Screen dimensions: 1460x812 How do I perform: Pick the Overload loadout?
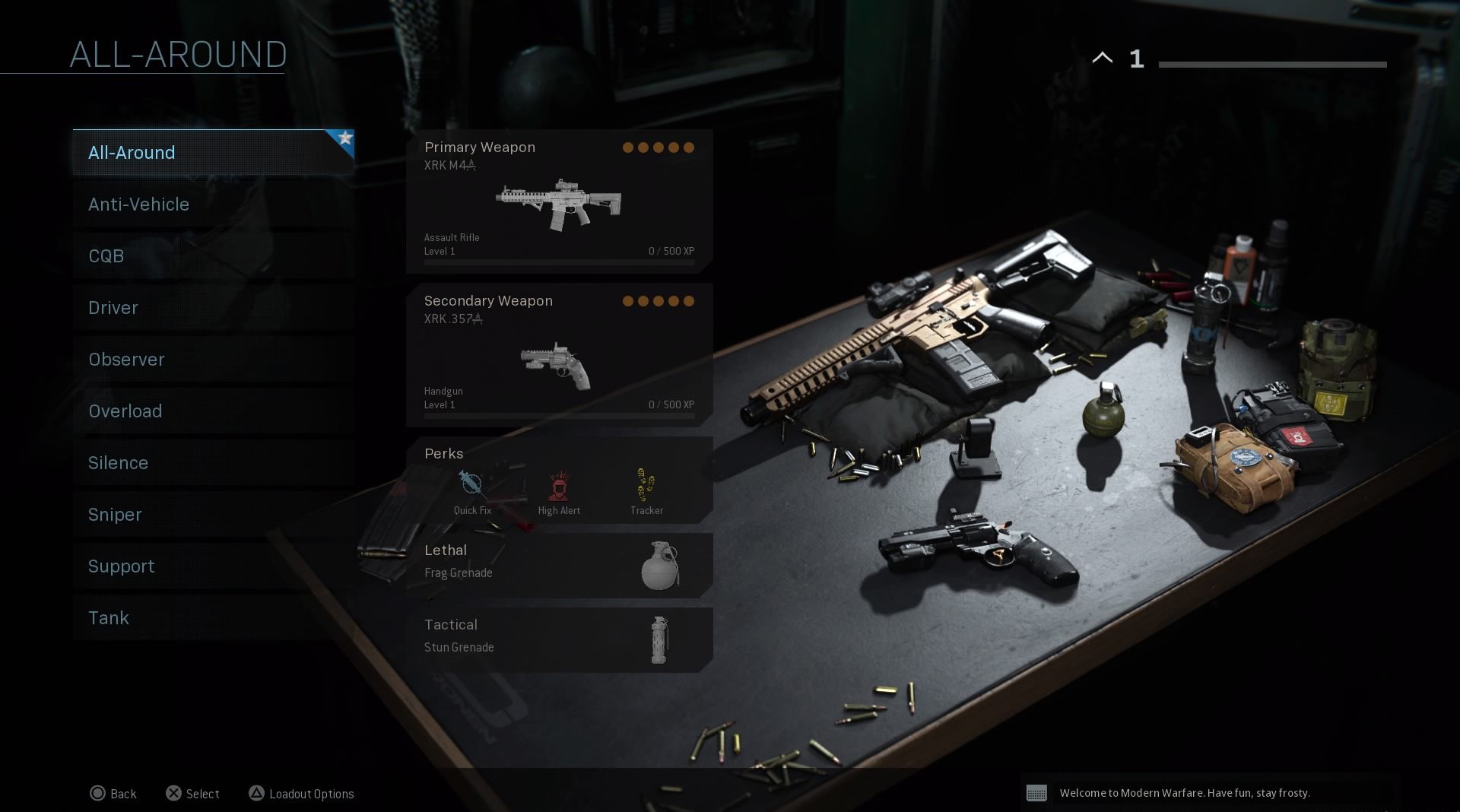(213, 411)
